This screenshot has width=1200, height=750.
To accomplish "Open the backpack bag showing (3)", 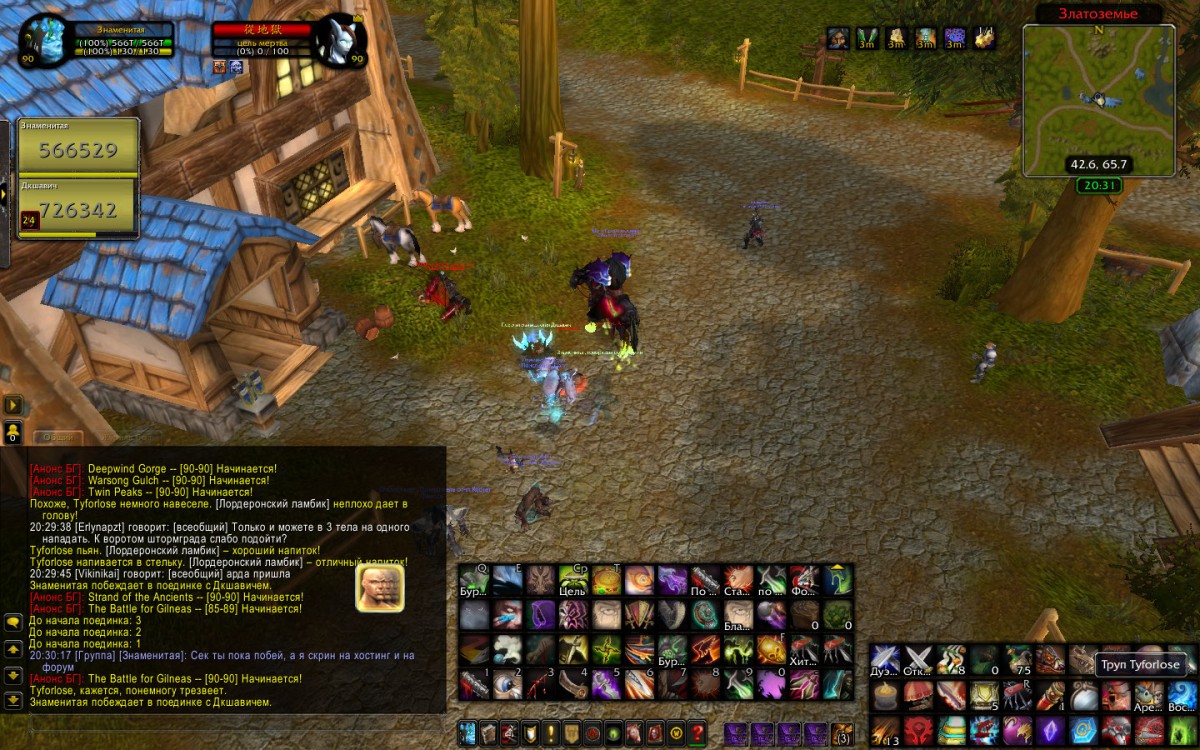I will pyautogui.click(x=842, y=733).
